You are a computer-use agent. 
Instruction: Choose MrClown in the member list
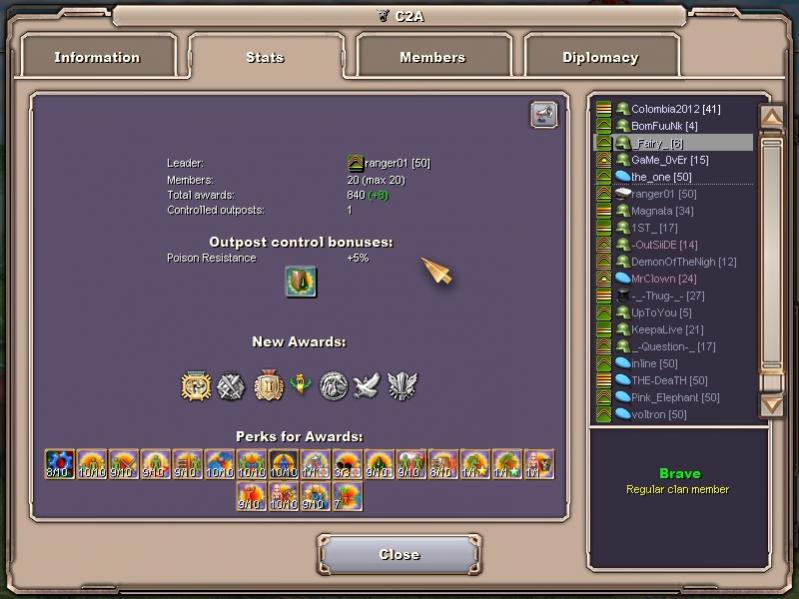pyautogui.click(x=664, y=279)
